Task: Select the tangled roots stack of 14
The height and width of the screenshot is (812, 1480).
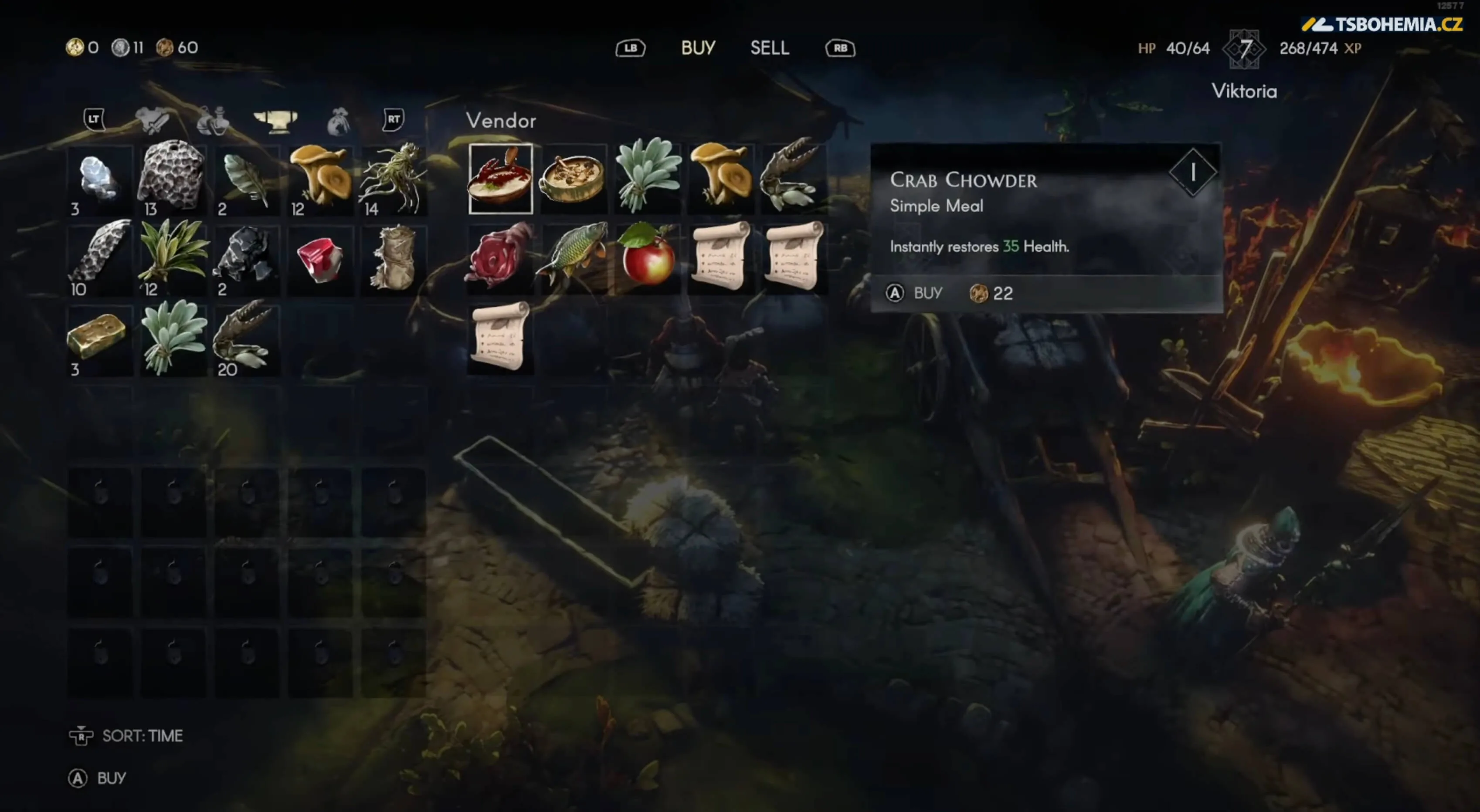Action: point(393,179)
